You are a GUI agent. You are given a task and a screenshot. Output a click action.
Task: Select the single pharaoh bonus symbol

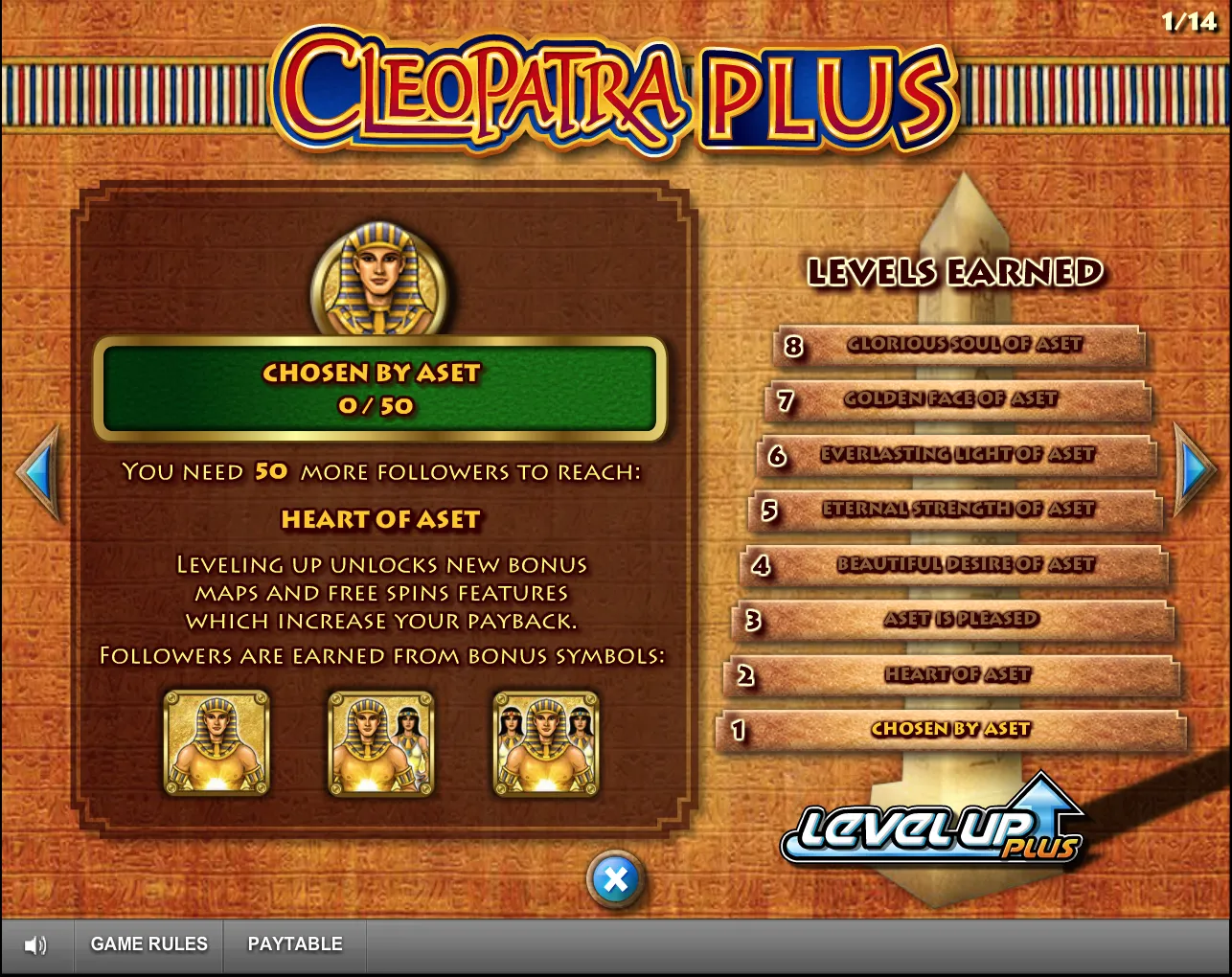click(217, 742)
